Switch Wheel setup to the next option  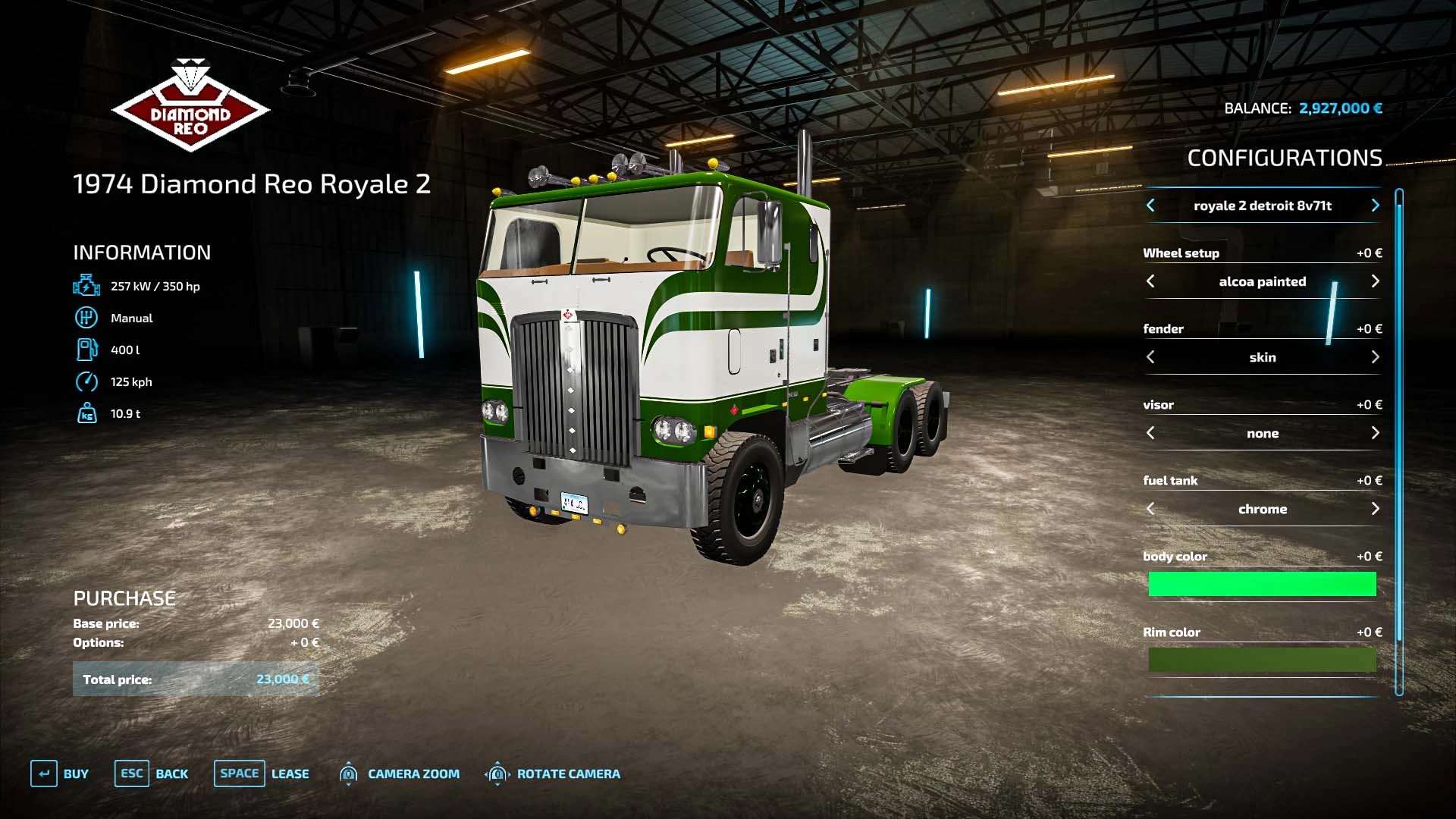point(1375,281)
